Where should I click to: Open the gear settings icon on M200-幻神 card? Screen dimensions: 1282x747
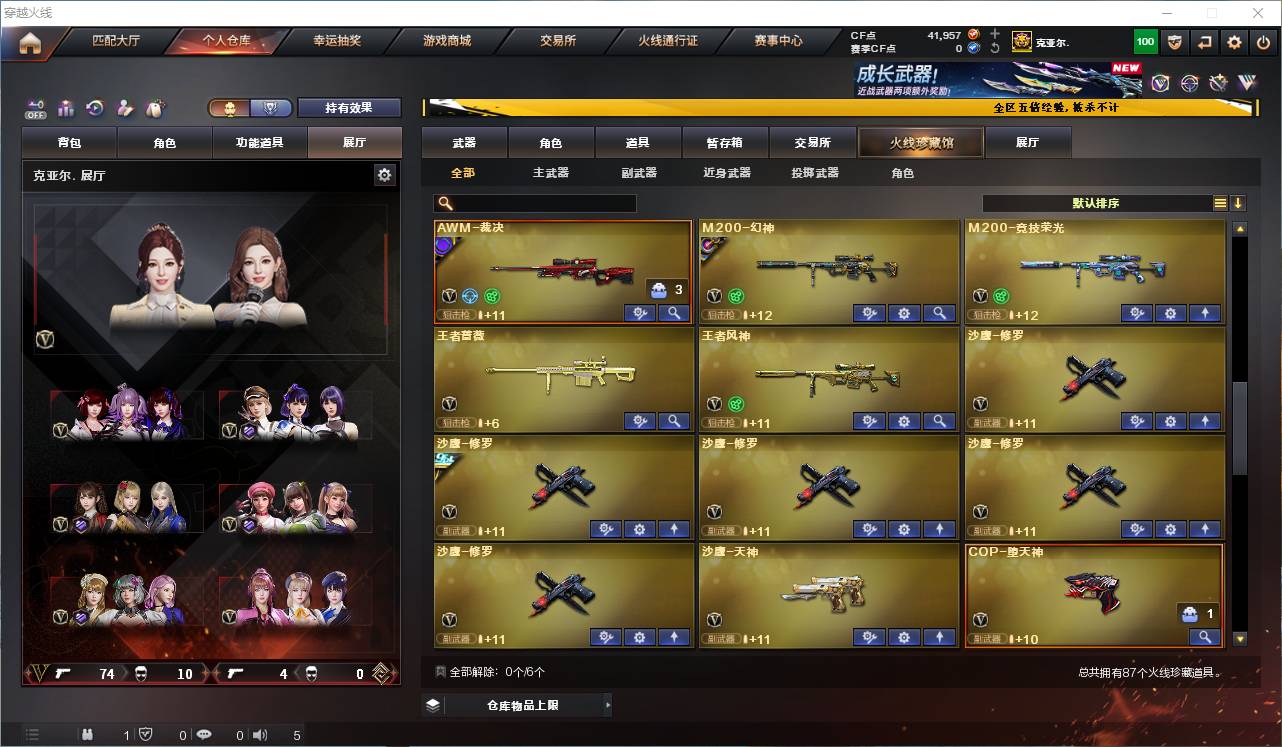904,313
